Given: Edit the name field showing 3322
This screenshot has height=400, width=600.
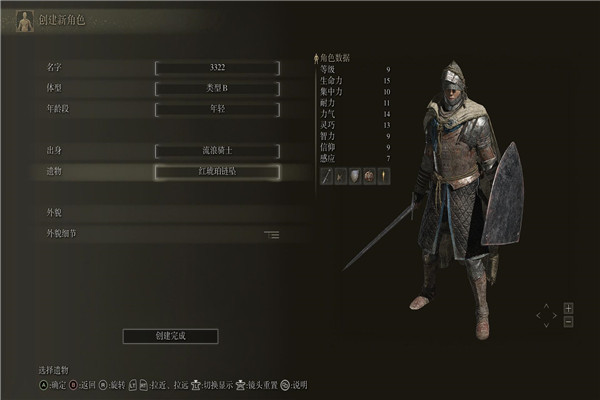Looking at the screenshot, I should 217,68.
